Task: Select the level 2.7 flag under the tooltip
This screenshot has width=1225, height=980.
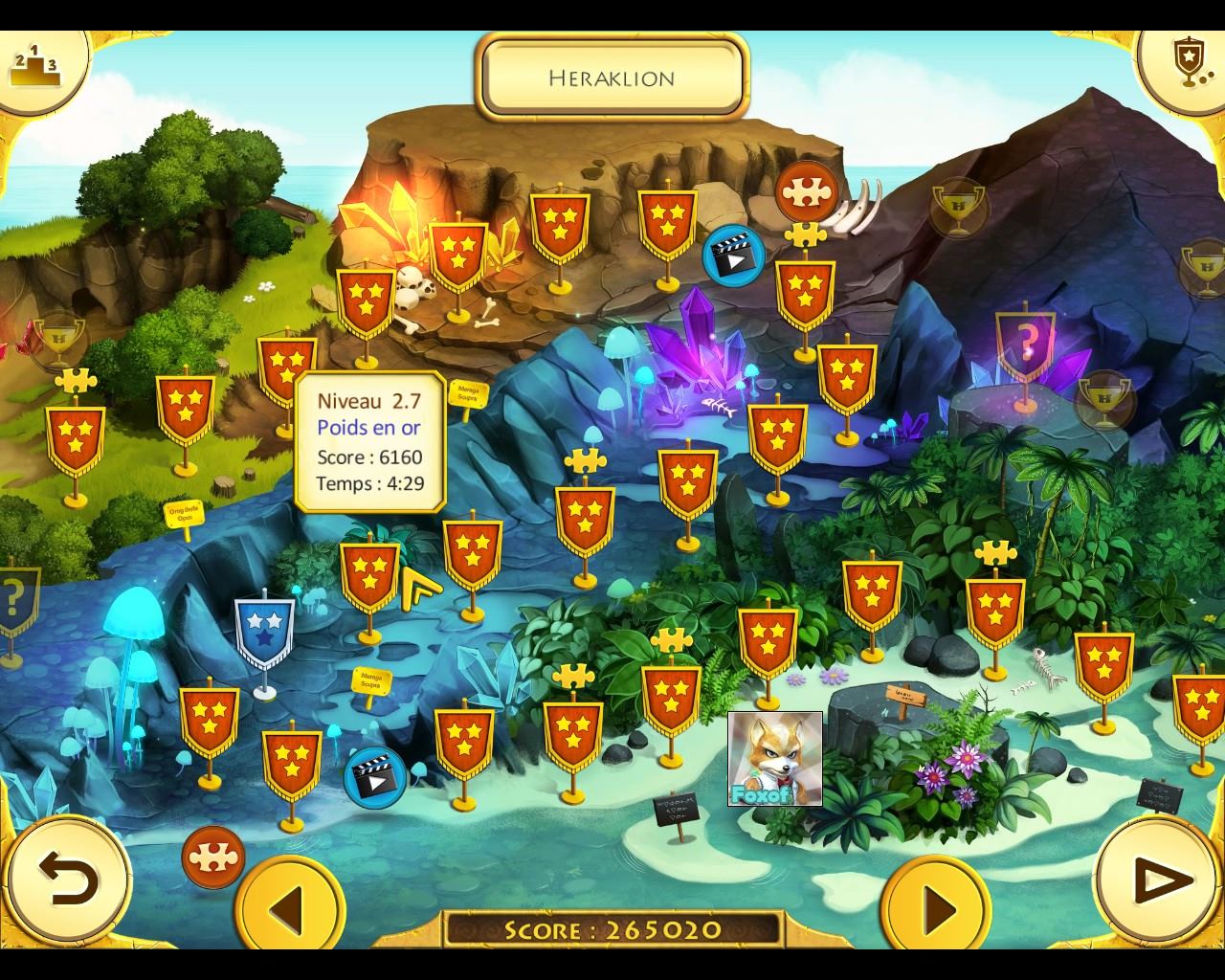Action: (368, 576)
